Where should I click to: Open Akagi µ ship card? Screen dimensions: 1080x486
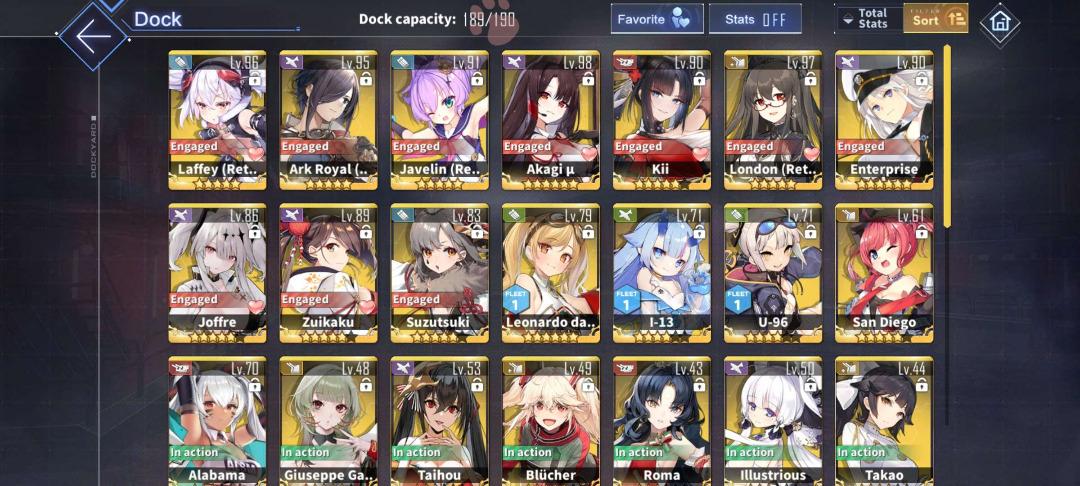point(550,118)
